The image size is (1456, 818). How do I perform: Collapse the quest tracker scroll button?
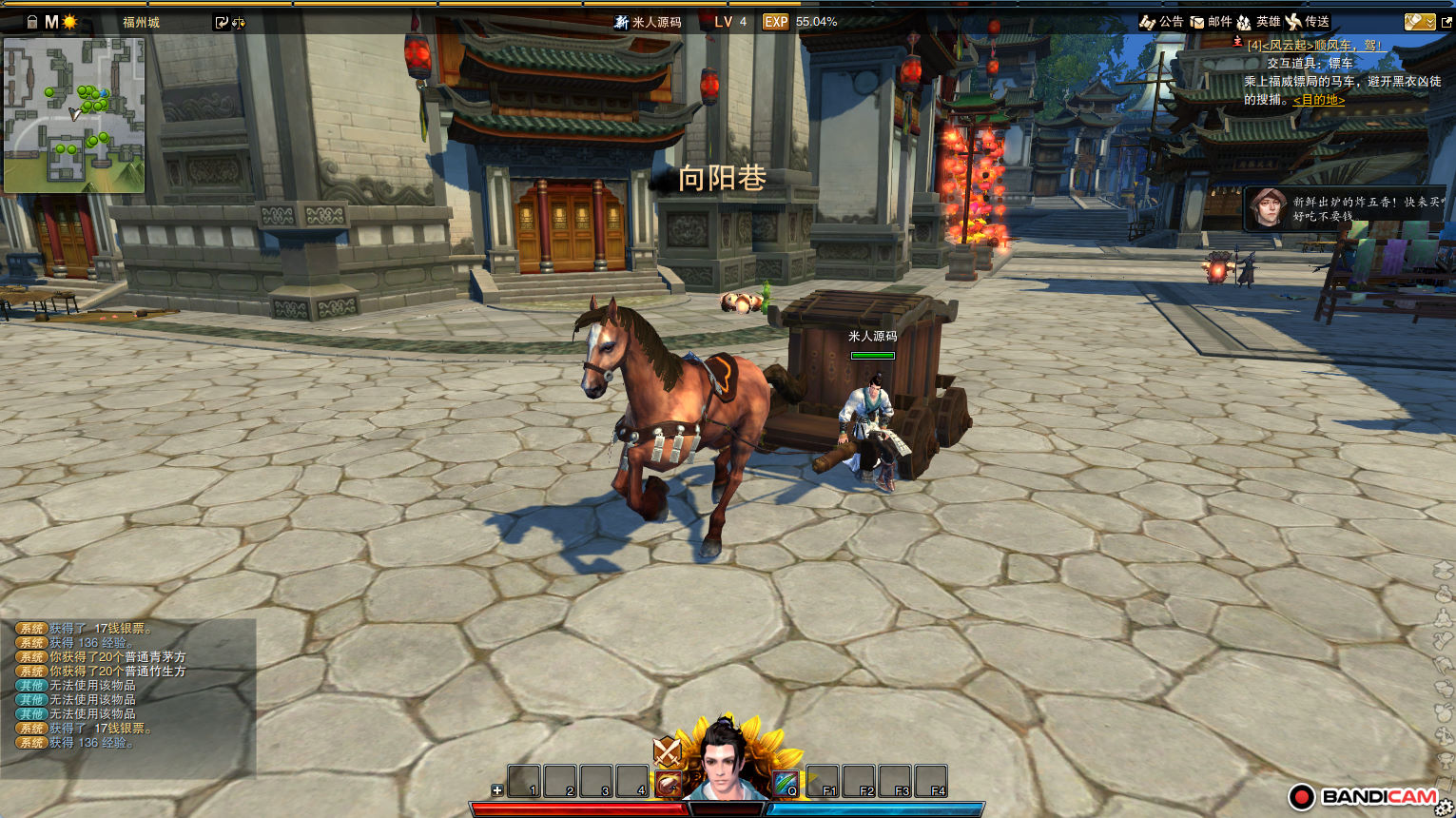(x=1419, y=21)
